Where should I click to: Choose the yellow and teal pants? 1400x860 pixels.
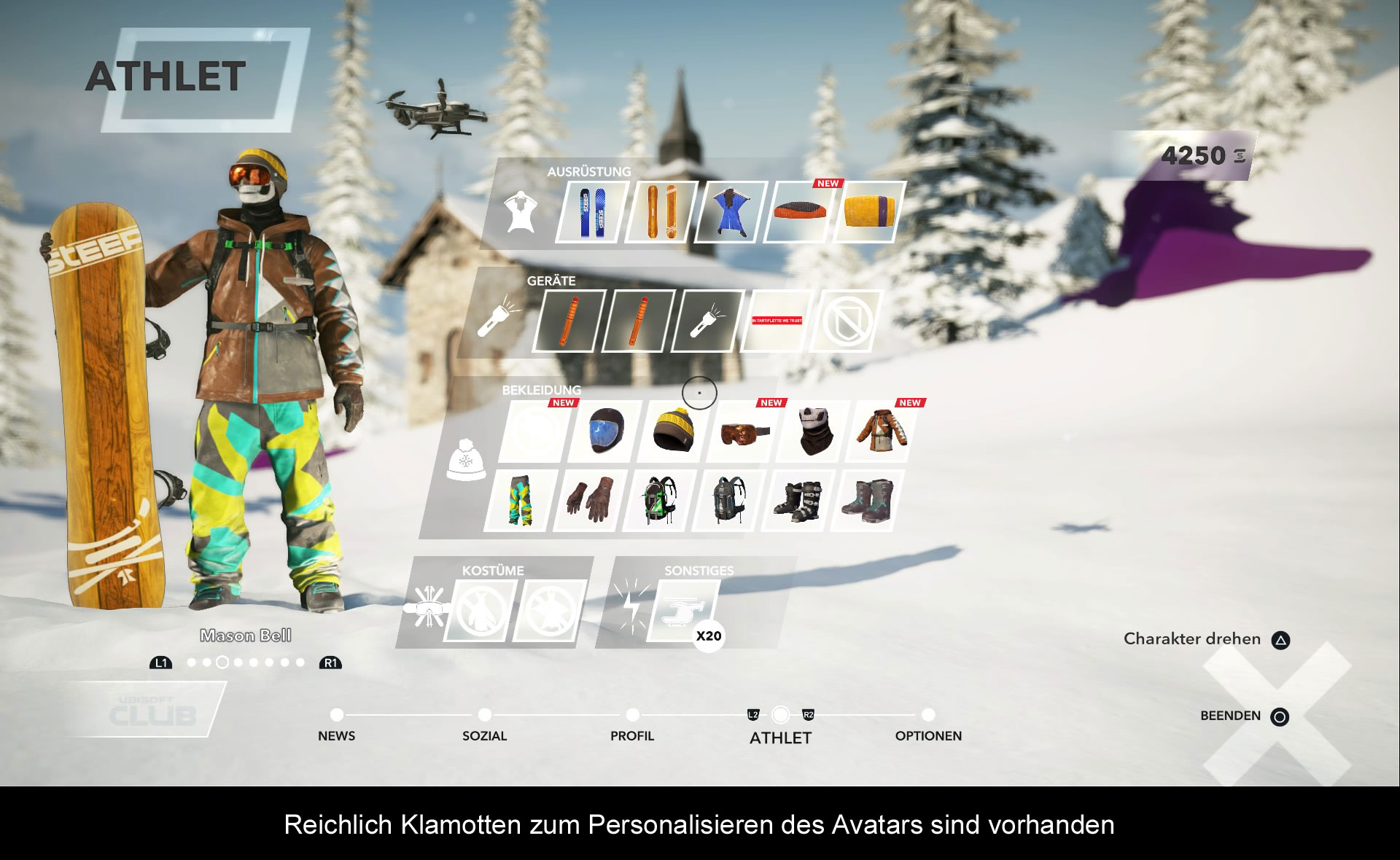click(x=520, y=501)
